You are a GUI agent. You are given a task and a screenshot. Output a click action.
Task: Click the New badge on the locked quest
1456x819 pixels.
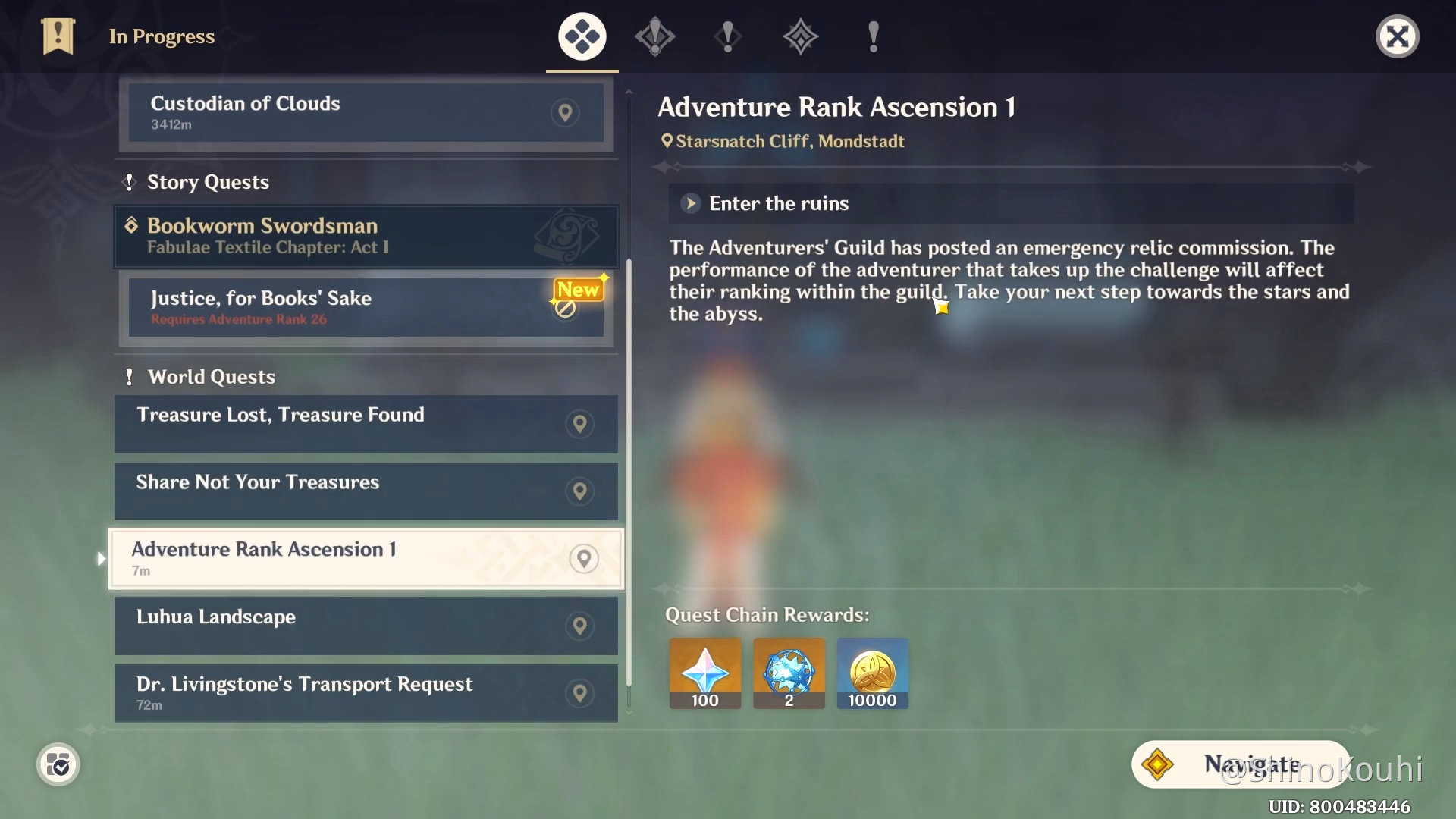coord(579,290)
